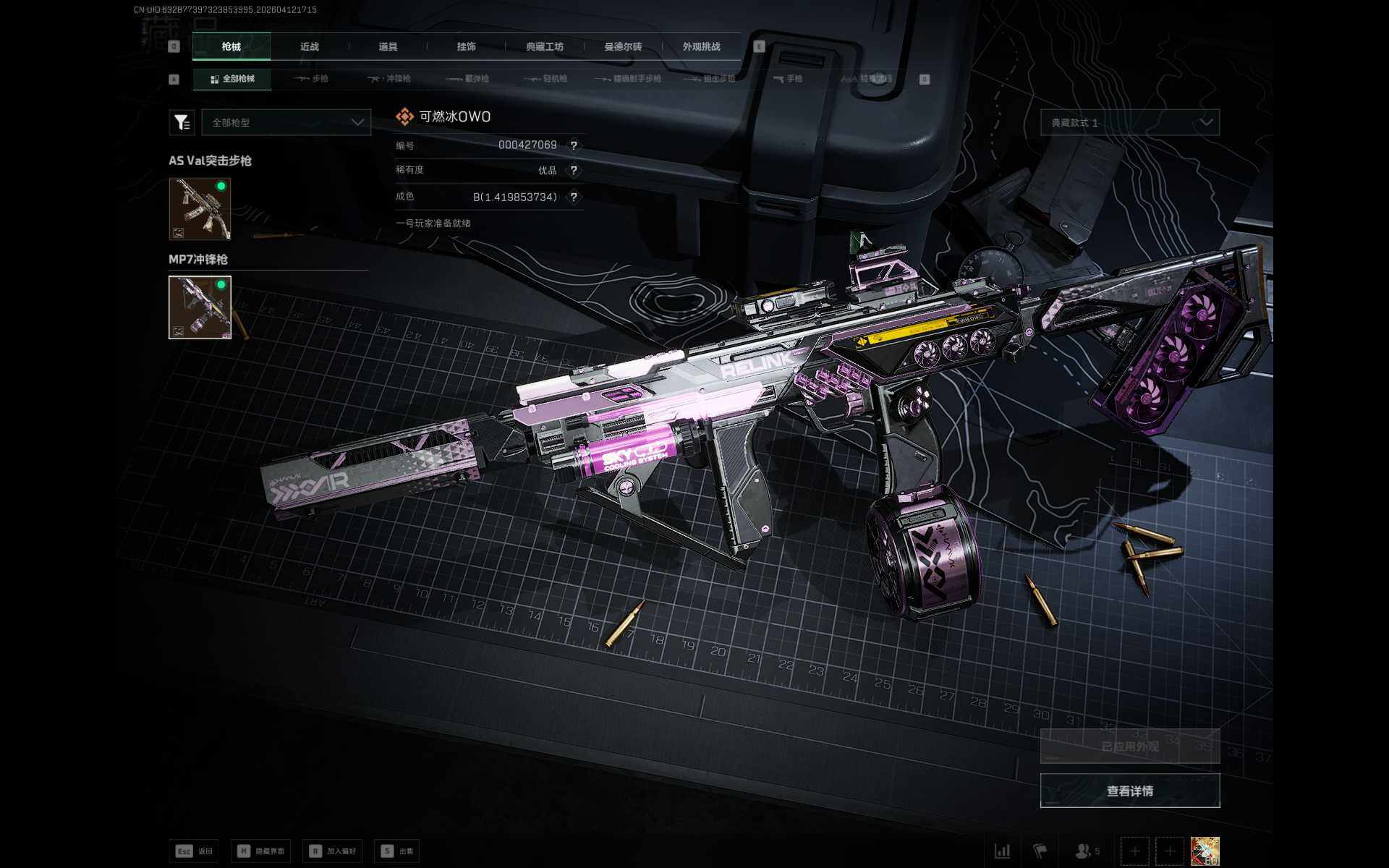Go to the 典藏工坊 workshop tab

coord(545,46)
